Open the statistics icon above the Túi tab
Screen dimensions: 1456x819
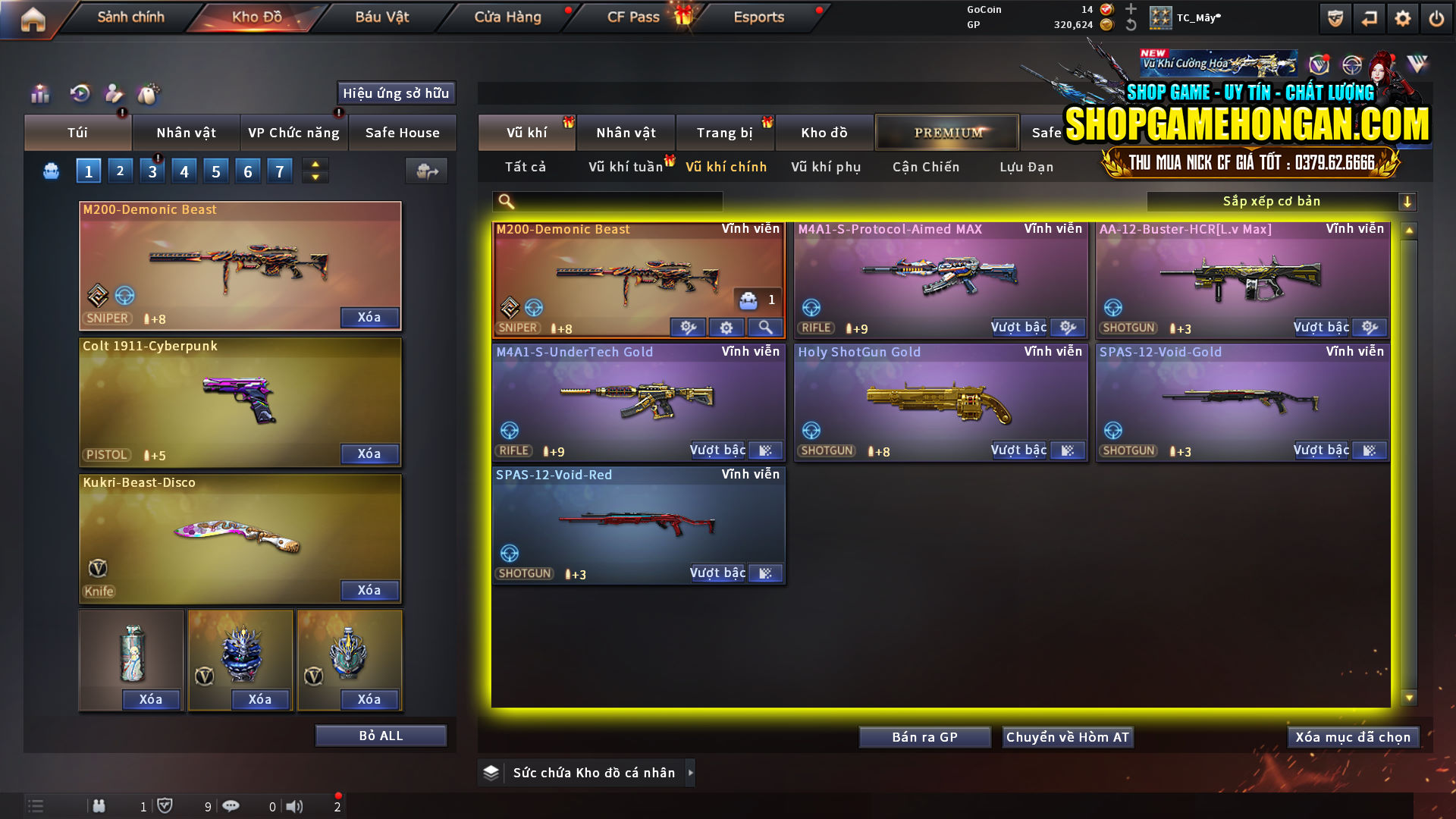click(x=39, y=94)
